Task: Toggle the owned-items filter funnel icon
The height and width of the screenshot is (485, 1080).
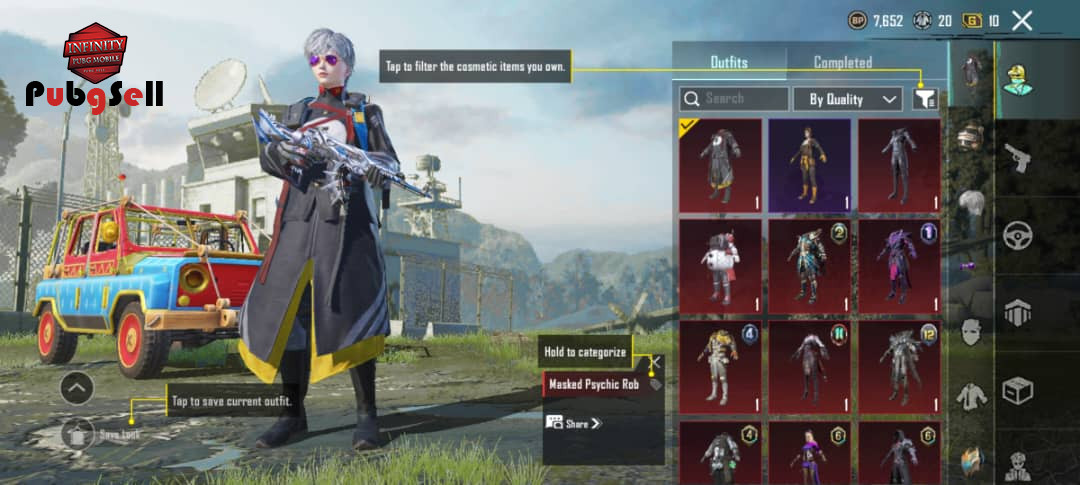Action: (925, 98)
